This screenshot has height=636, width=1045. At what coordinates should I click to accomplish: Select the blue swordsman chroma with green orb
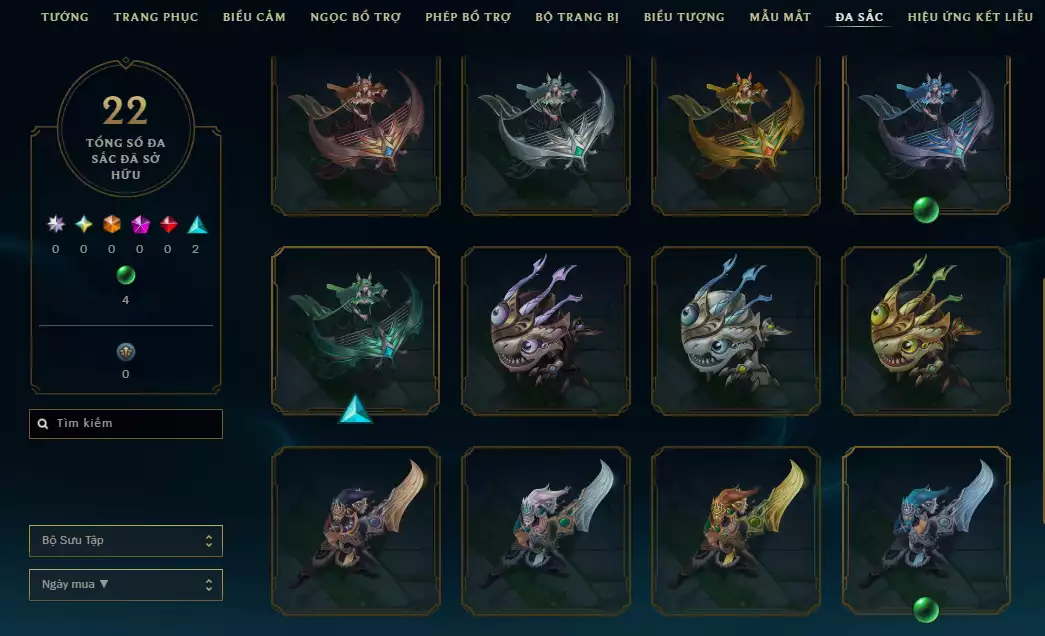click(x=925, y=530)
